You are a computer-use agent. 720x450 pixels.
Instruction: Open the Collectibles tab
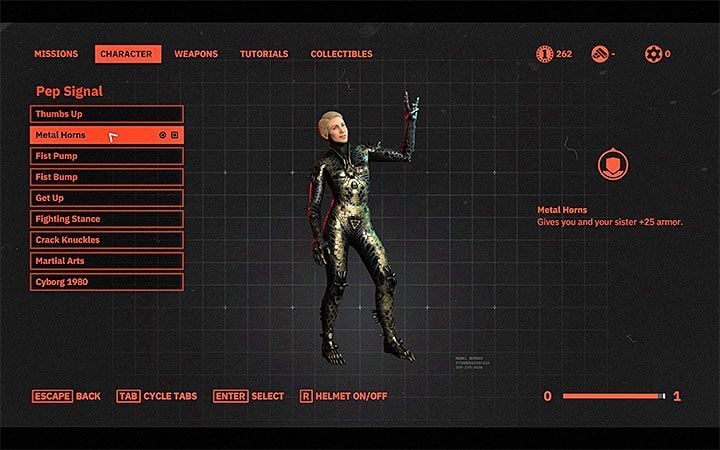(341, 54)
